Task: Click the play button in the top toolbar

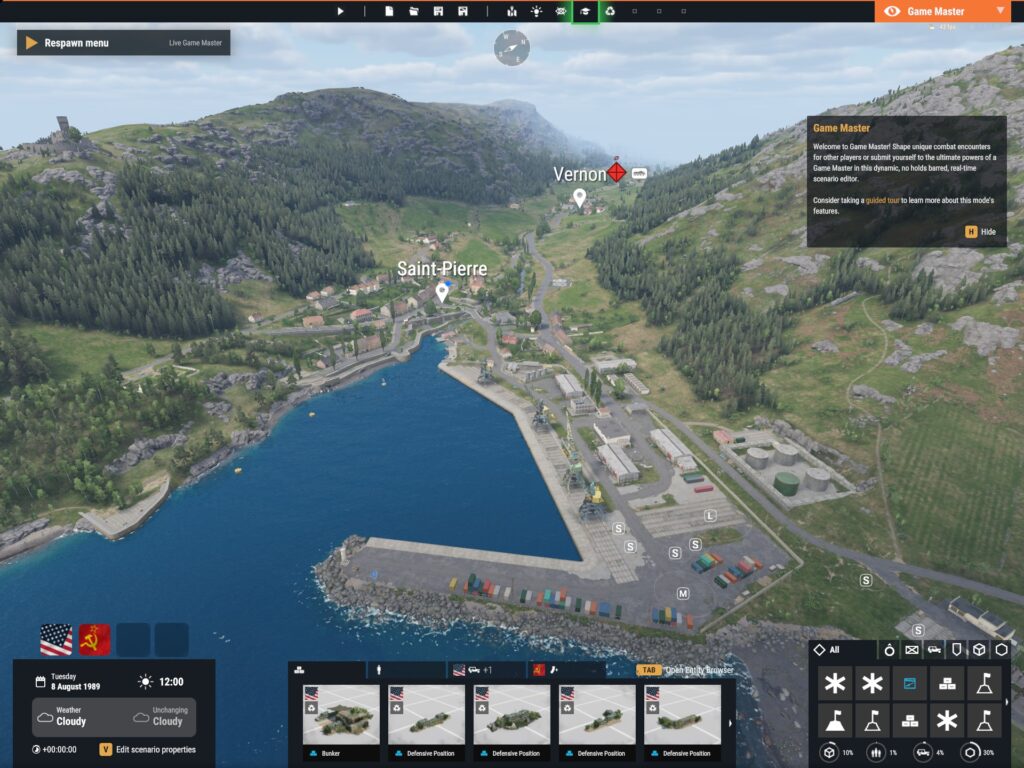Action: pyautogui.click(x=340, y=11)
